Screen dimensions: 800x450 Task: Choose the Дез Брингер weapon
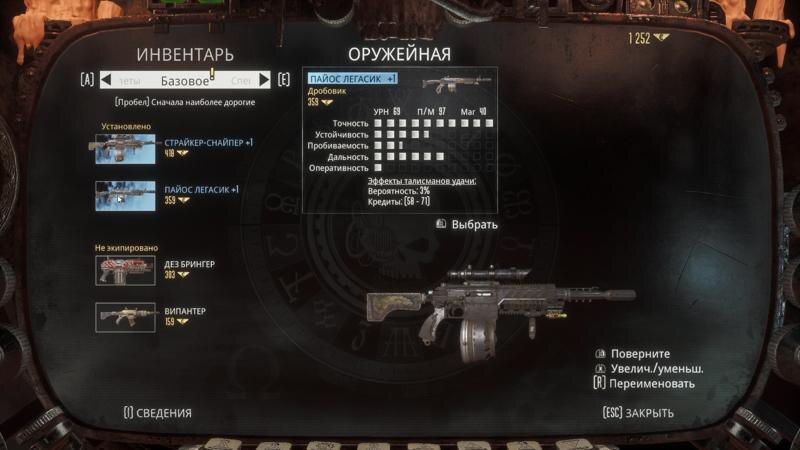click(160, 268)
